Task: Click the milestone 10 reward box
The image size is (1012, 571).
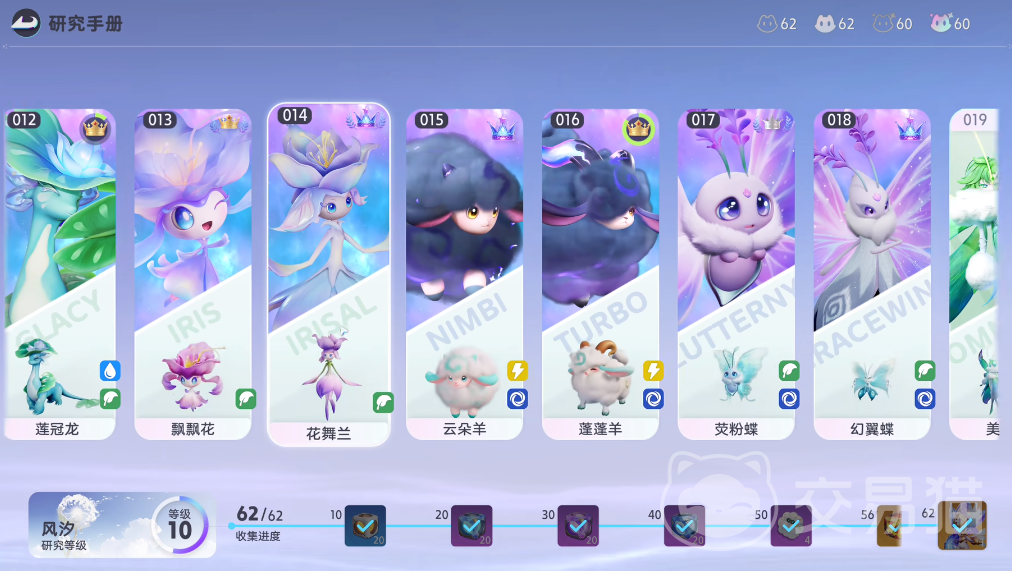Action: pyautogui.click(x=365, y=526)
